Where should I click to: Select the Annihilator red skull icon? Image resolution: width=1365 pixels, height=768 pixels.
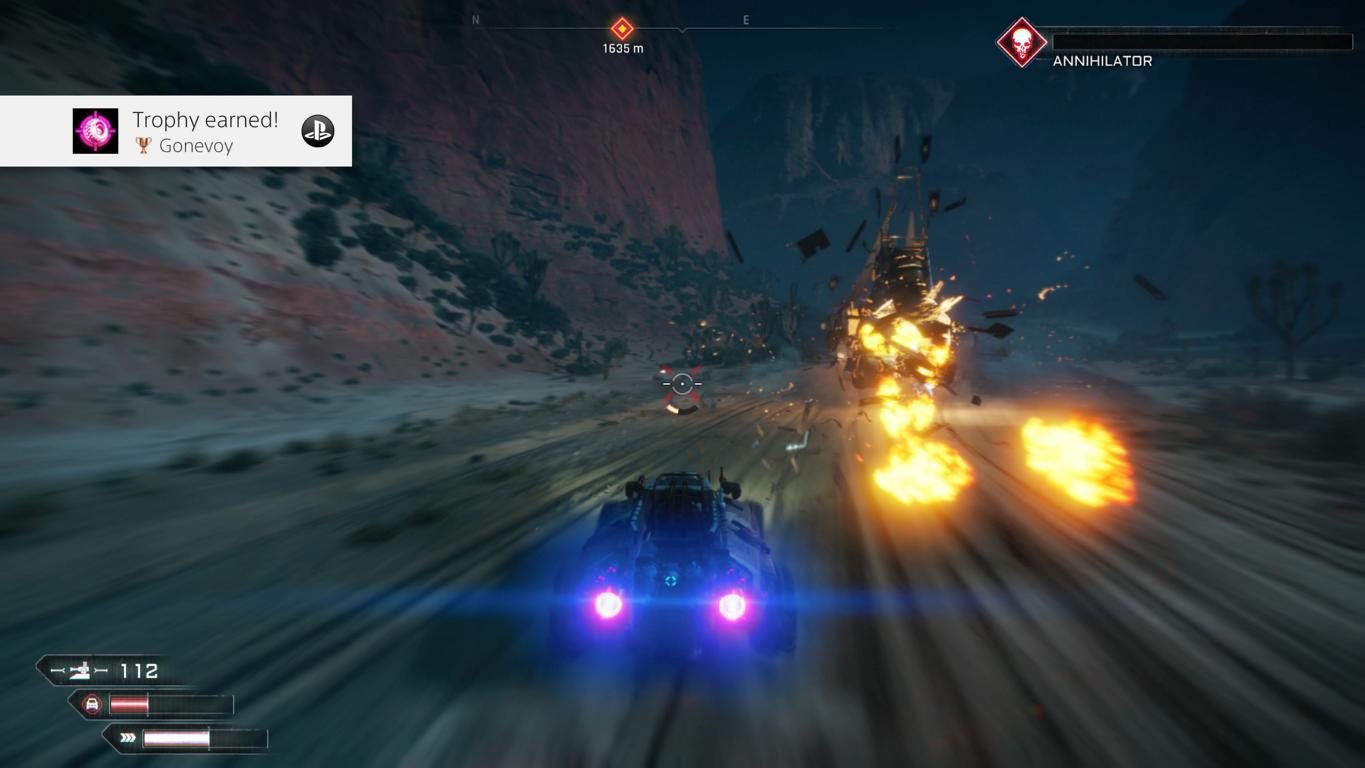click(1021, 43)
